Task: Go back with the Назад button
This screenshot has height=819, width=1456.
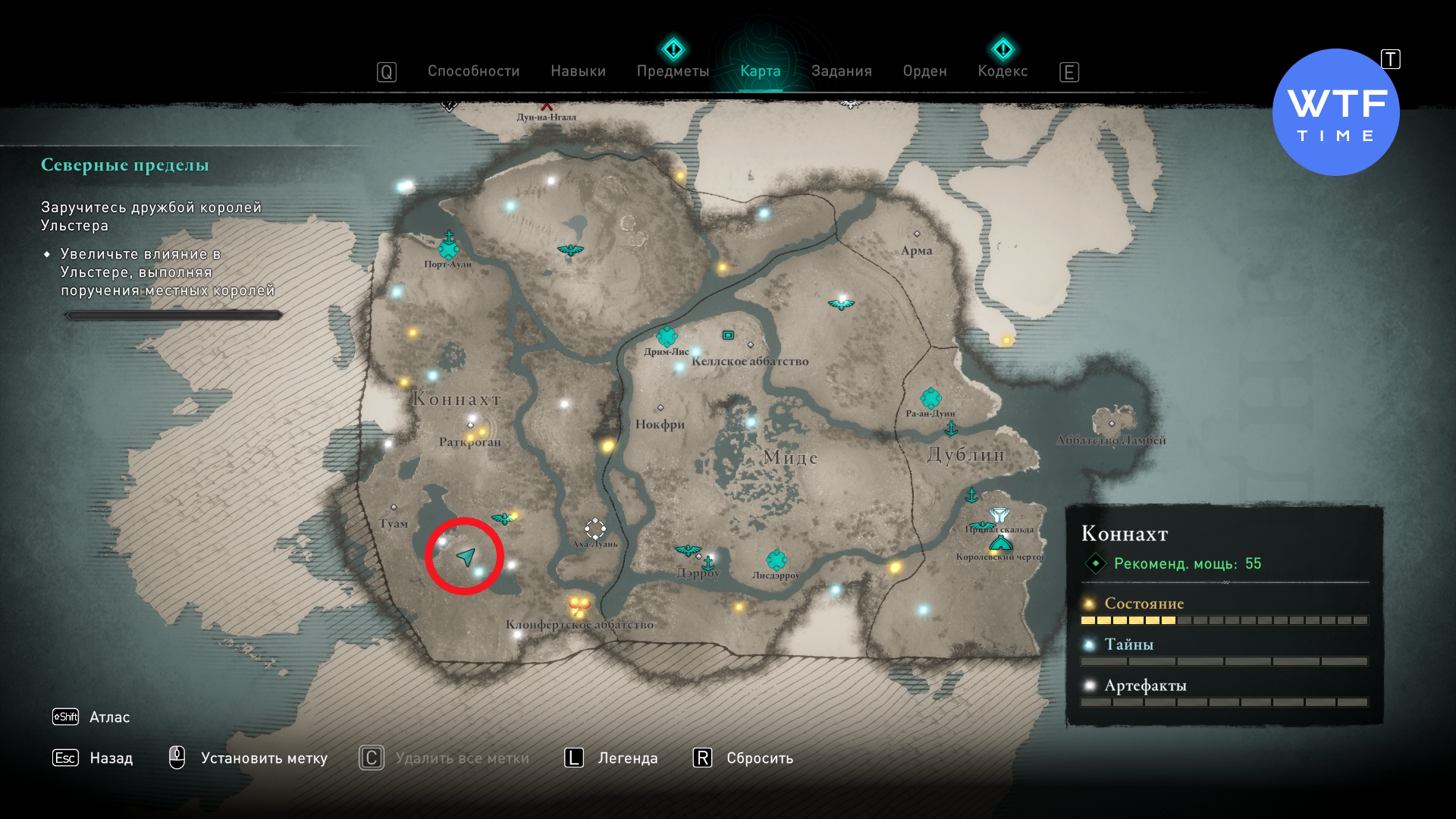Action: coord(111,758)
